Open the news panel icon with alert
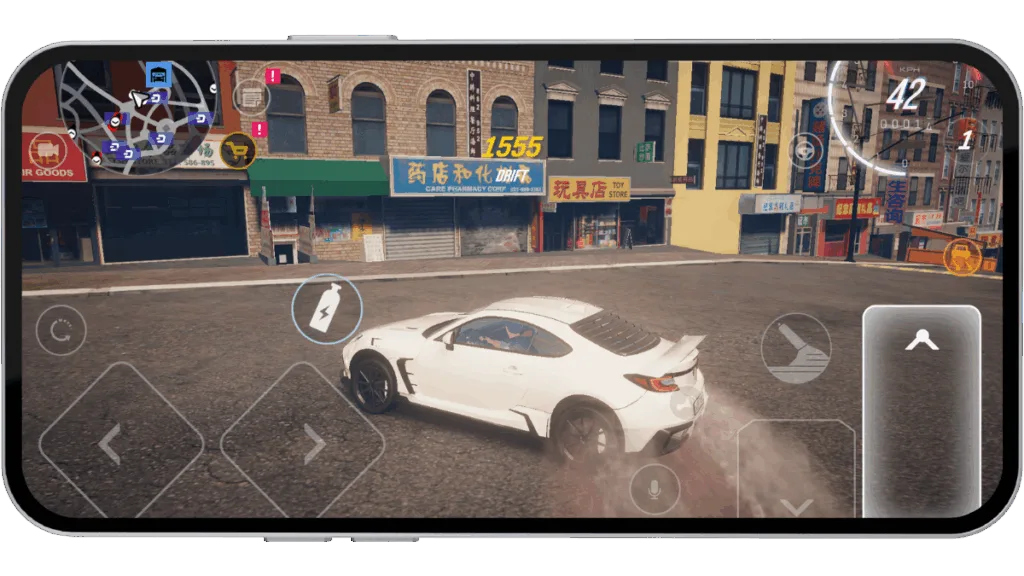1024x576 pixels. pos(252,97)
